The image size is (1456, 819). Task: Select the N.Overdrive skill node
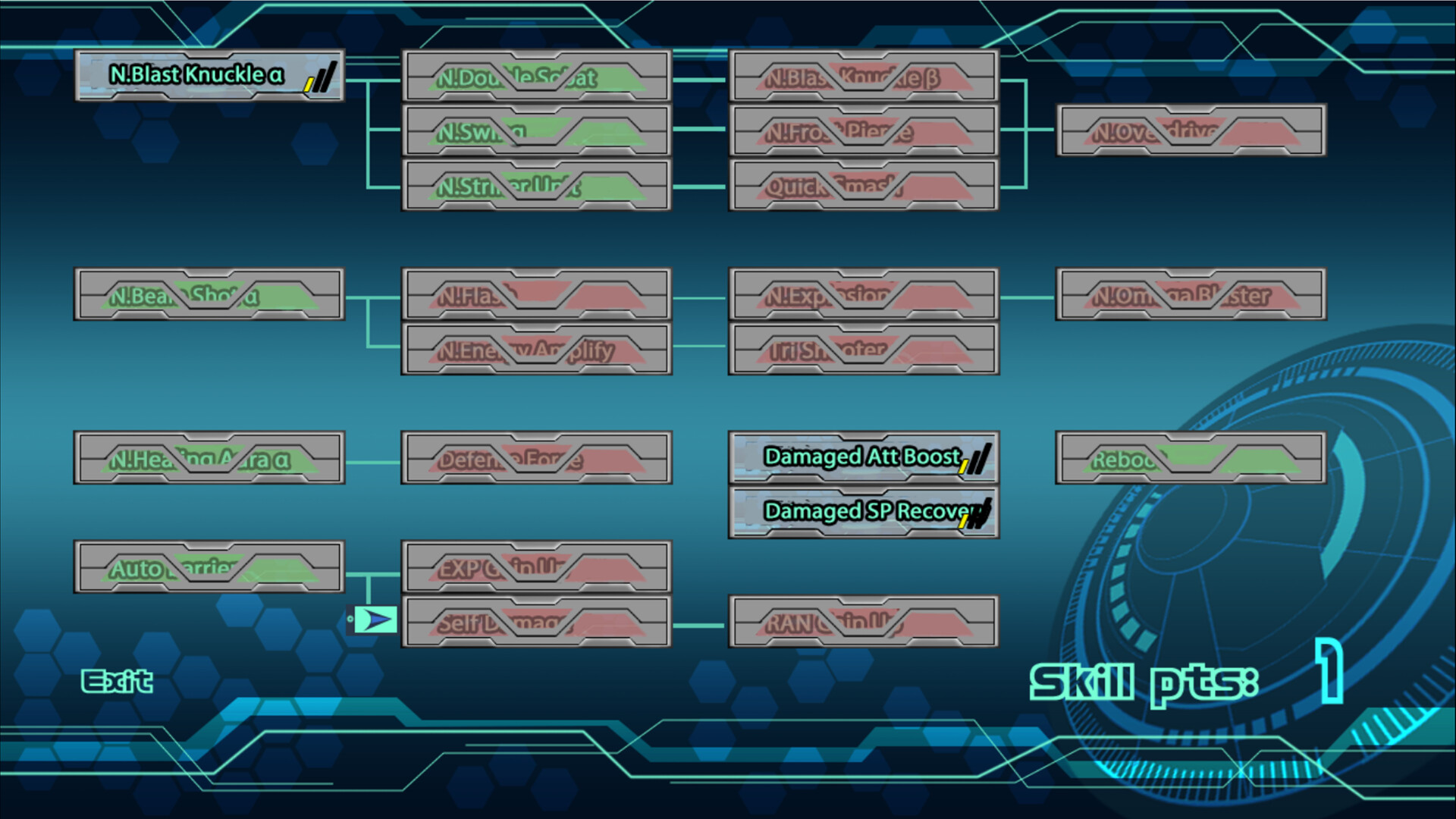(1191, 130)
